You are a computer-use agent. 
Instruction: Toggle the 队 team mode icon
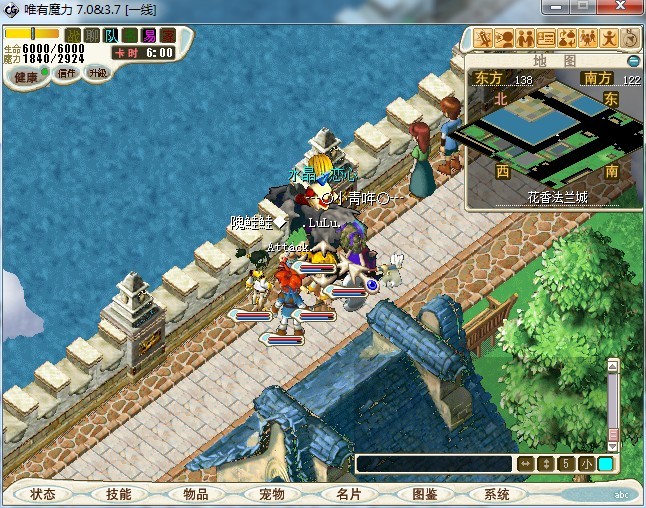[x=110, y=36]
